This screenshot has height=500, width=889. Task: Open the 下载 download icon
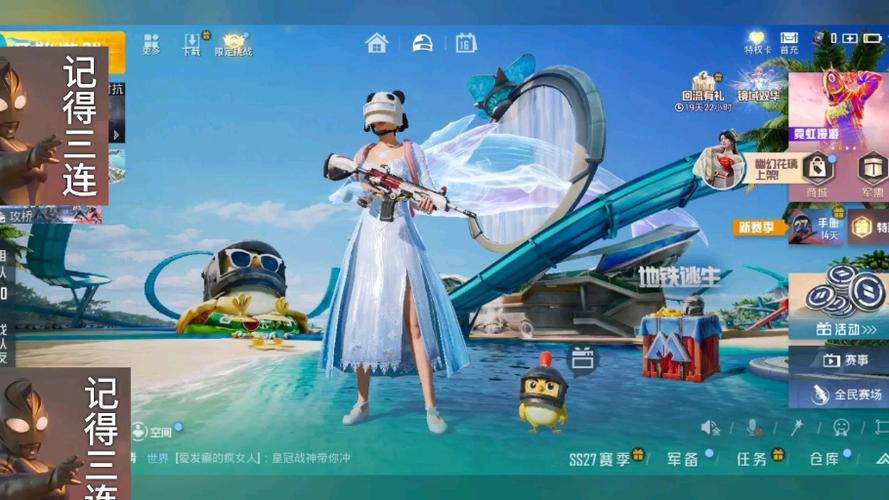(192, 44)
